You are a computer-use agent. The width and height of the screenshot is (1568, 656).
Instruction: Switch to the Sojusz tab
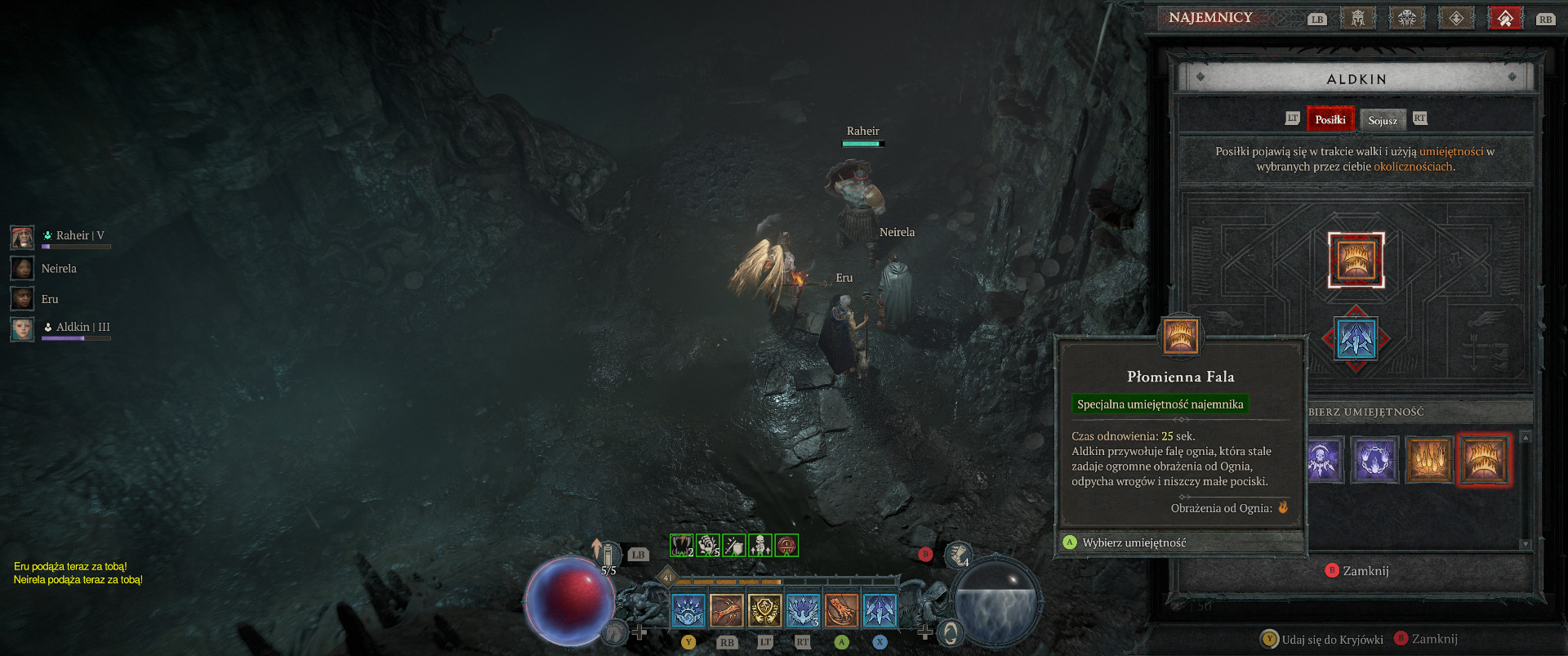(x=1383, y=120)
